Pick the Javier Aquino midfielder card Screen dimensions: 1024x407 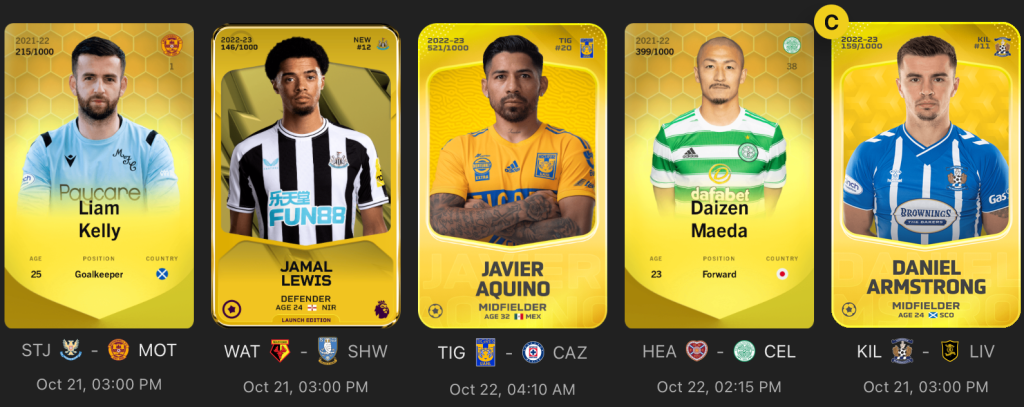[x=511, y=175]
